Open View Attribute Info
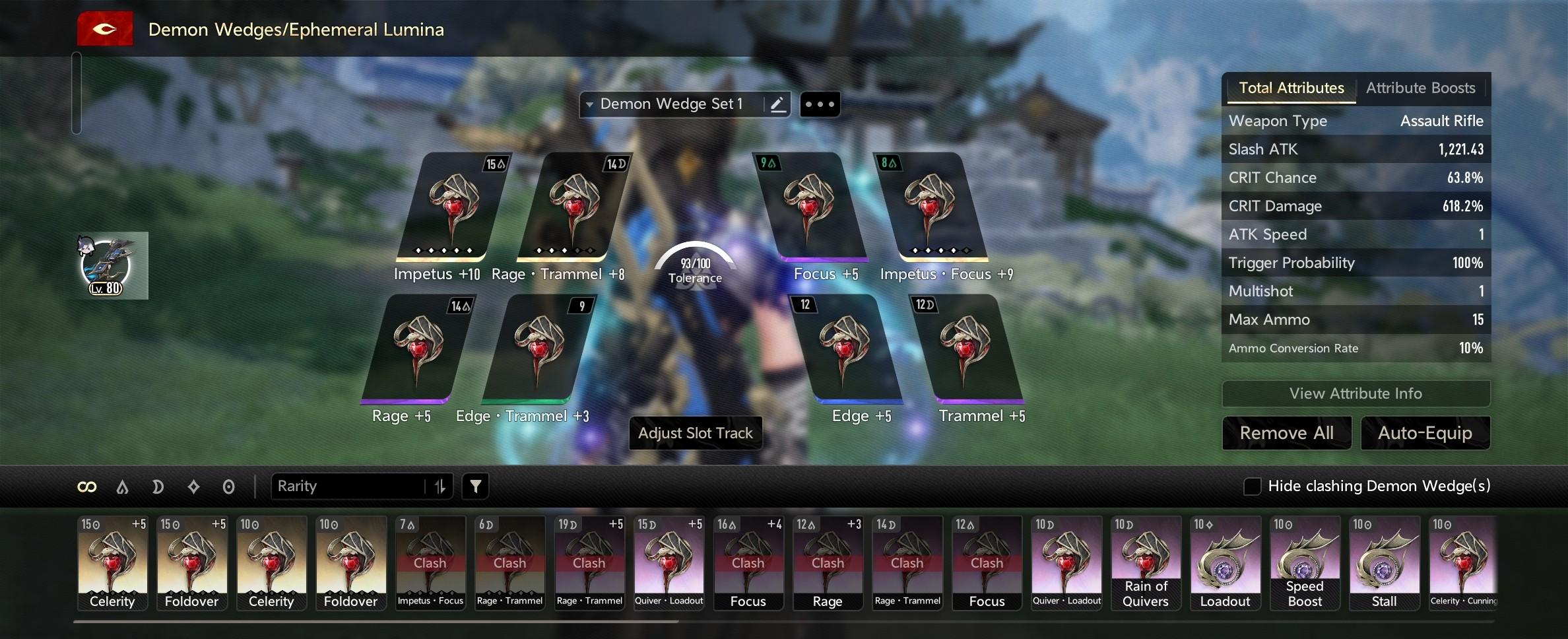This screenshot has width=1568, height=639. [x=1356, y=393]
